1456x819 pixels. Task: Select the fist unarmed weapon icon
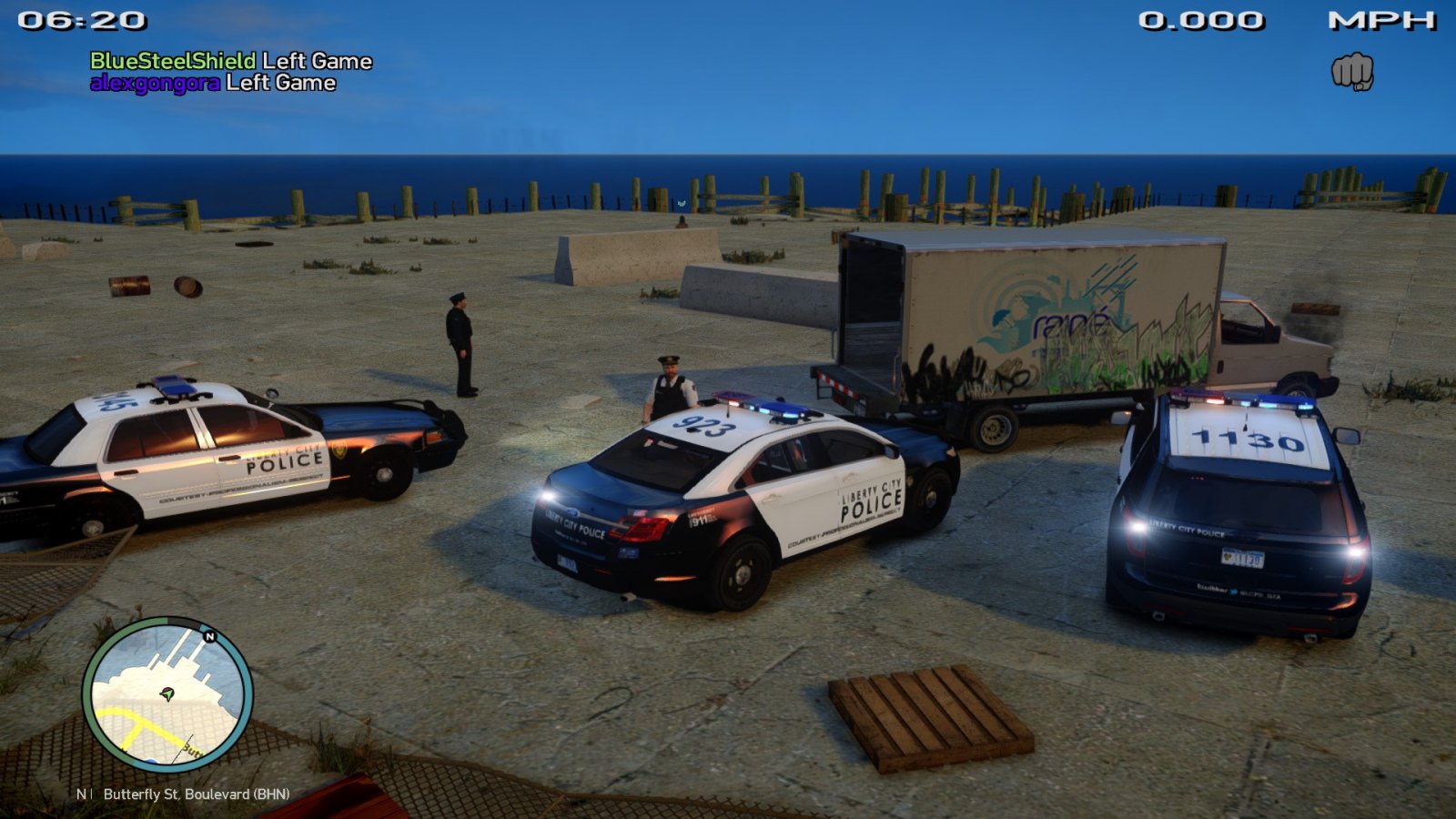click(x=1352, y=71)
